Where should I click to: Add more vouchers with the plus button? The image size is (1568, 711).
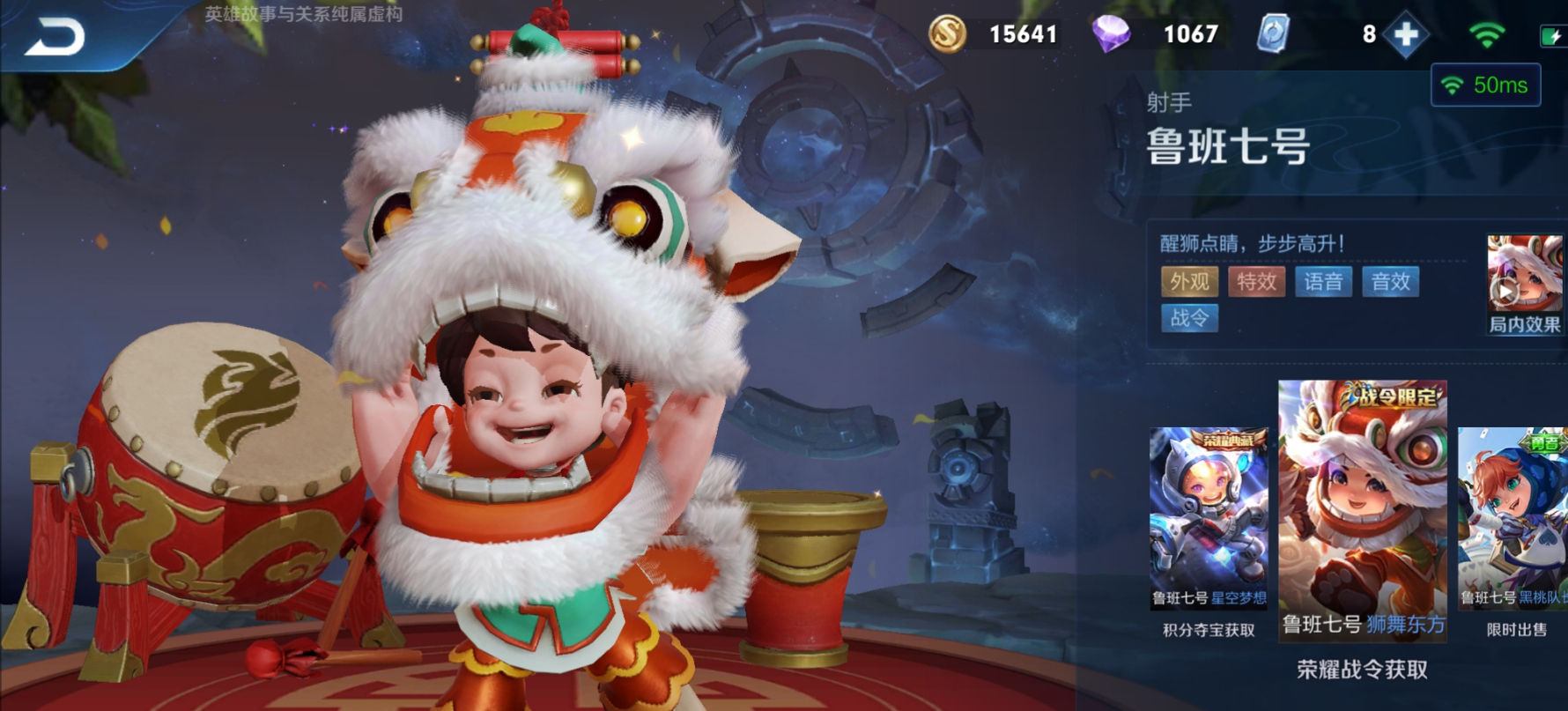pos(1406,35)
